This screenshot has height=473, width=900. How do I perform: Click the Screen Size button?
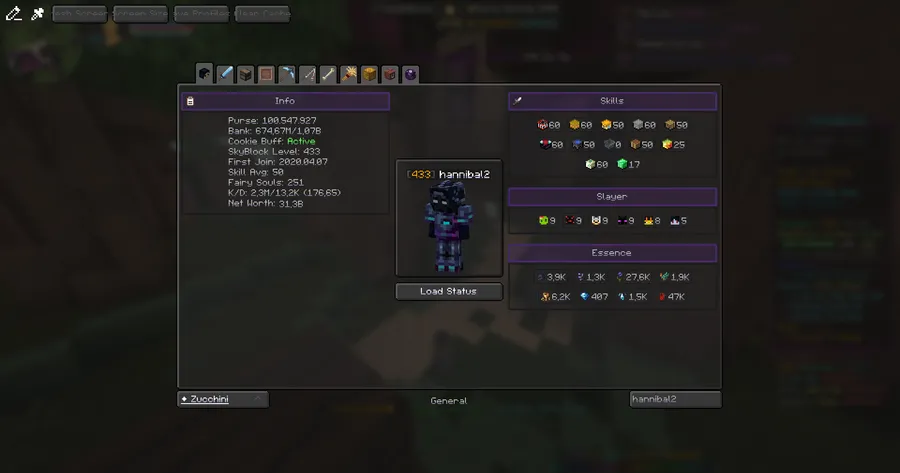pos(139,14)
